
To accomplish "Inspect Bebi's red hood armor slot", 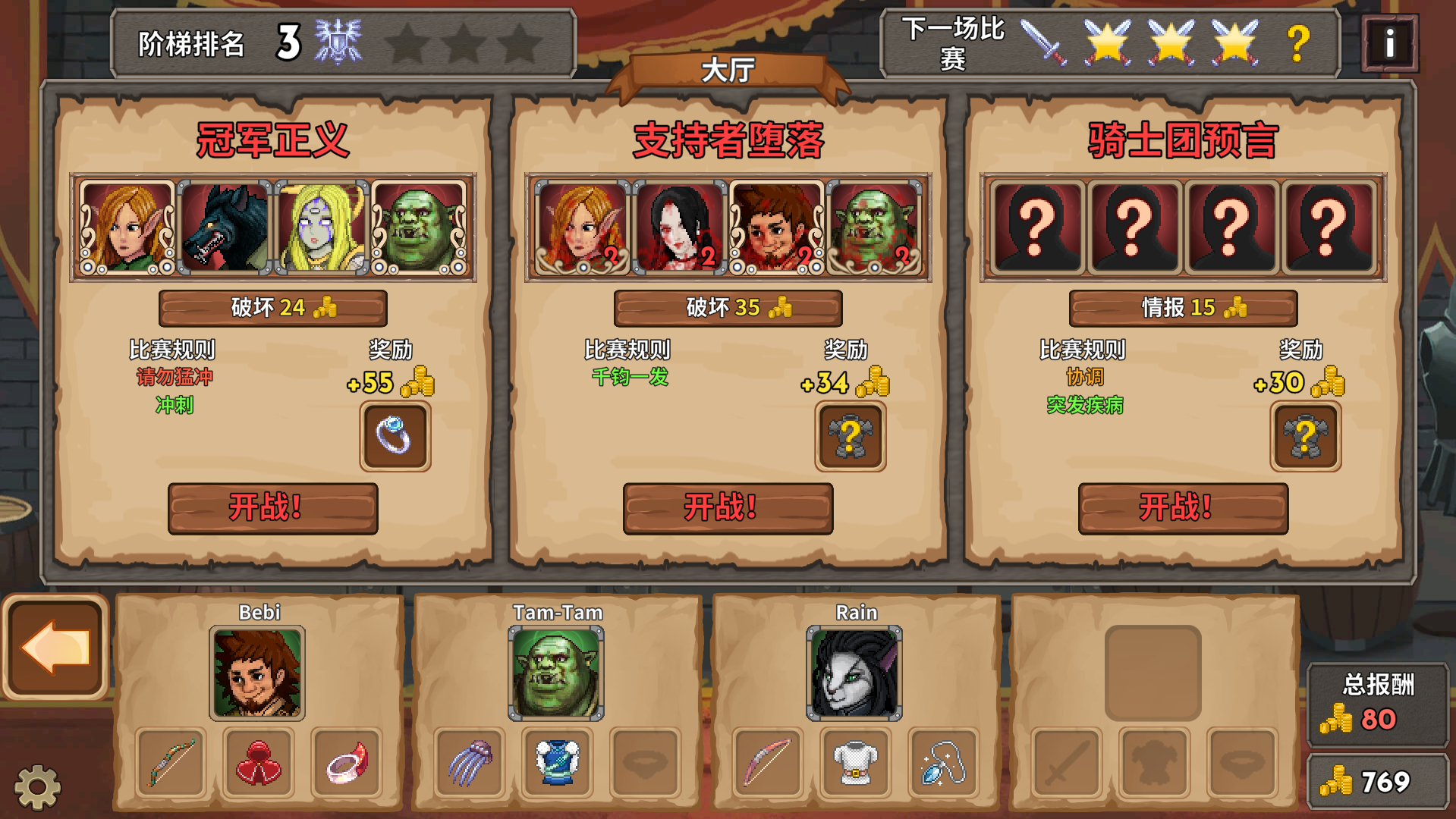I will (258, 763).
